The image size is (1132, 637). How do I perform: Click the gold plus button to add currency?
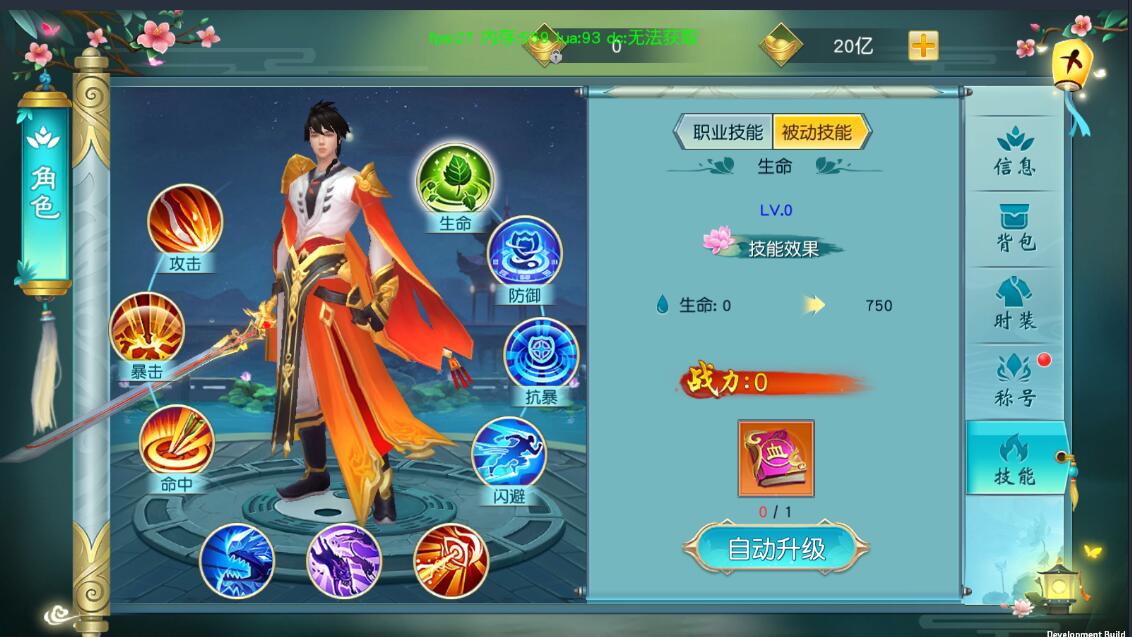pyautogui.click(x=923, y=46)
